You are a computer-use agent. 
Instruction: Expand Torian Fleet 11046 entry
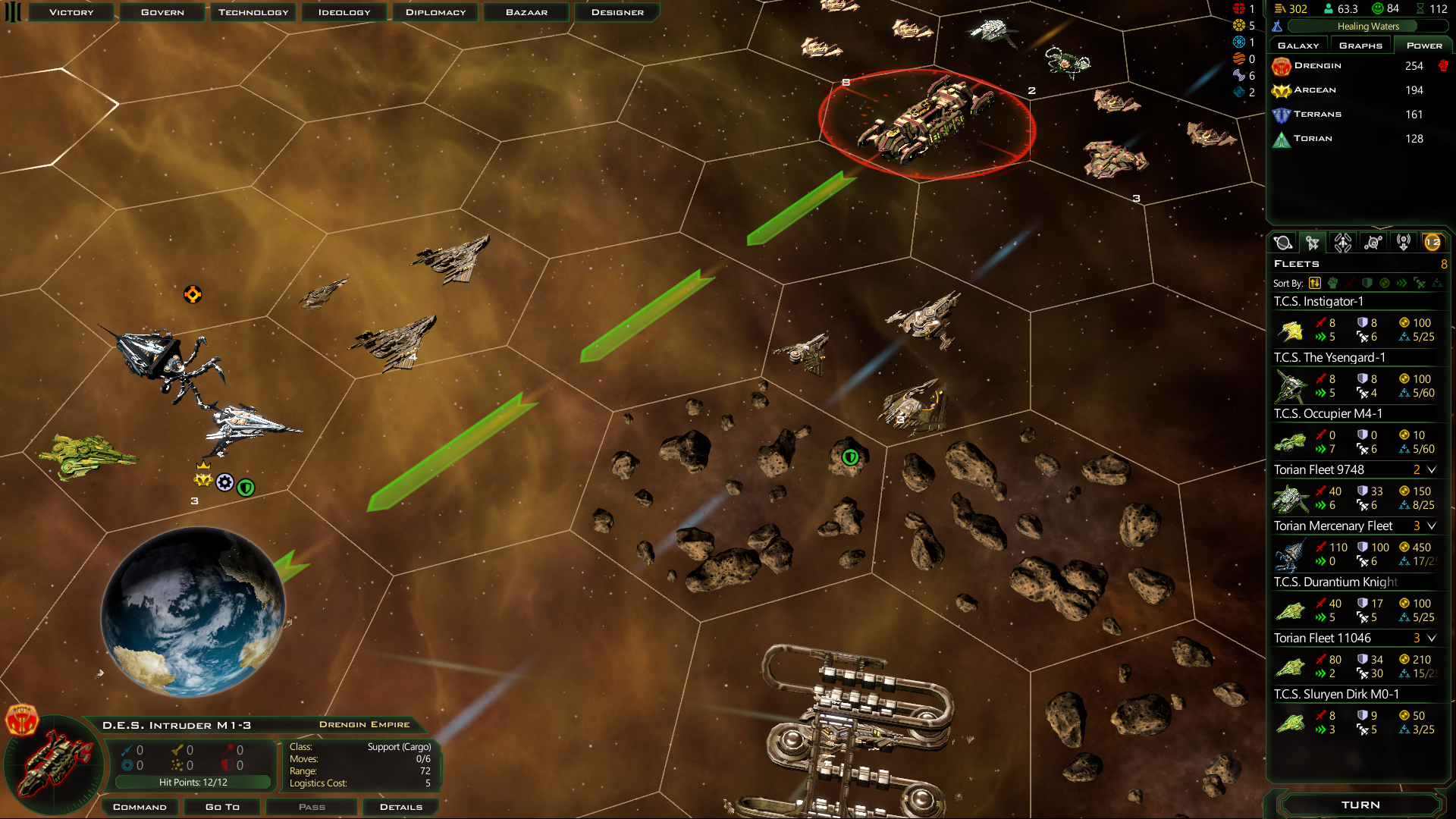click(1432, 639)
